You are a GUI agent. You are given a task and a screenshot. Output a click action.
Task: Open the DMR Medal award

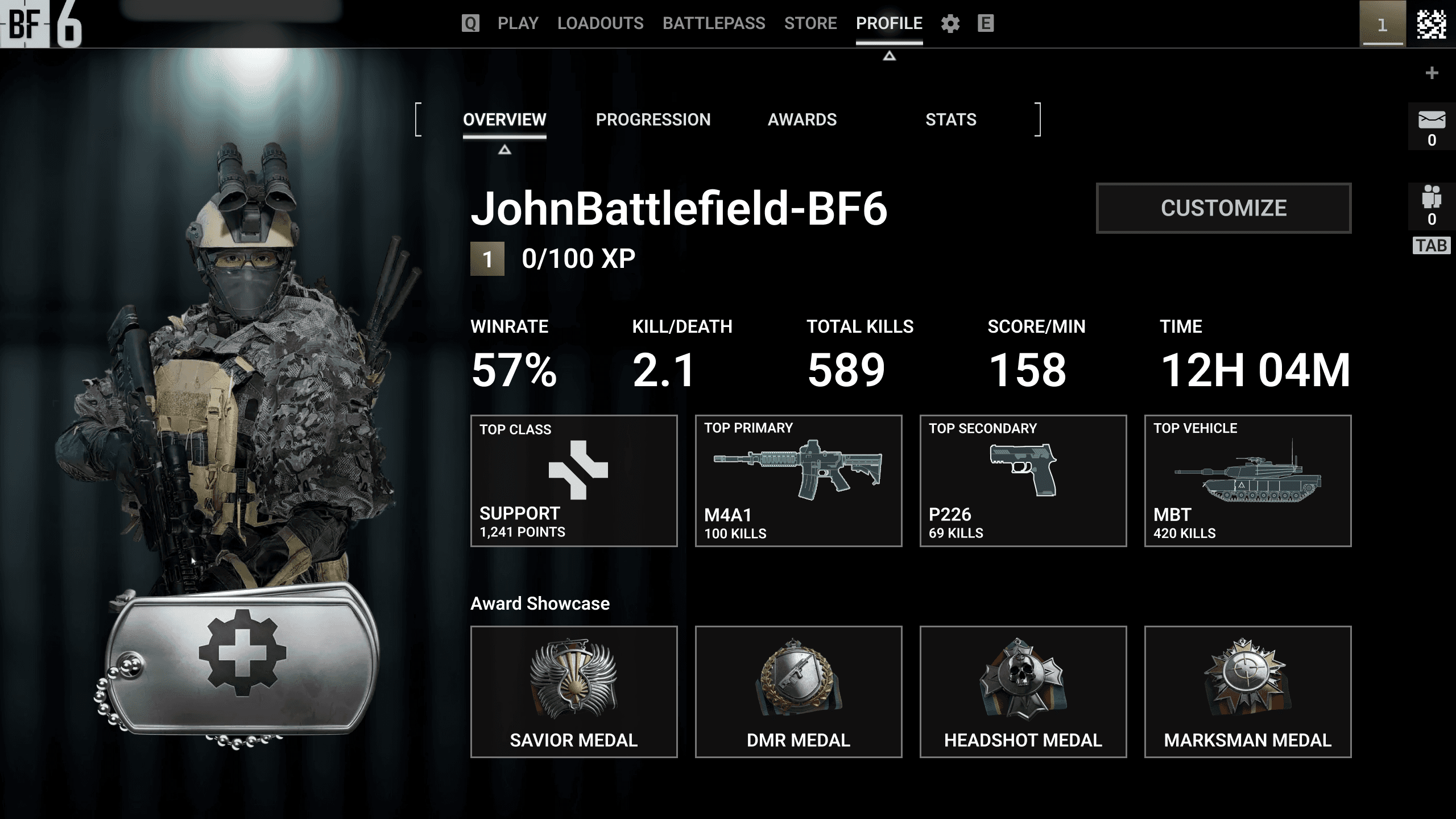tap(799, 692)
